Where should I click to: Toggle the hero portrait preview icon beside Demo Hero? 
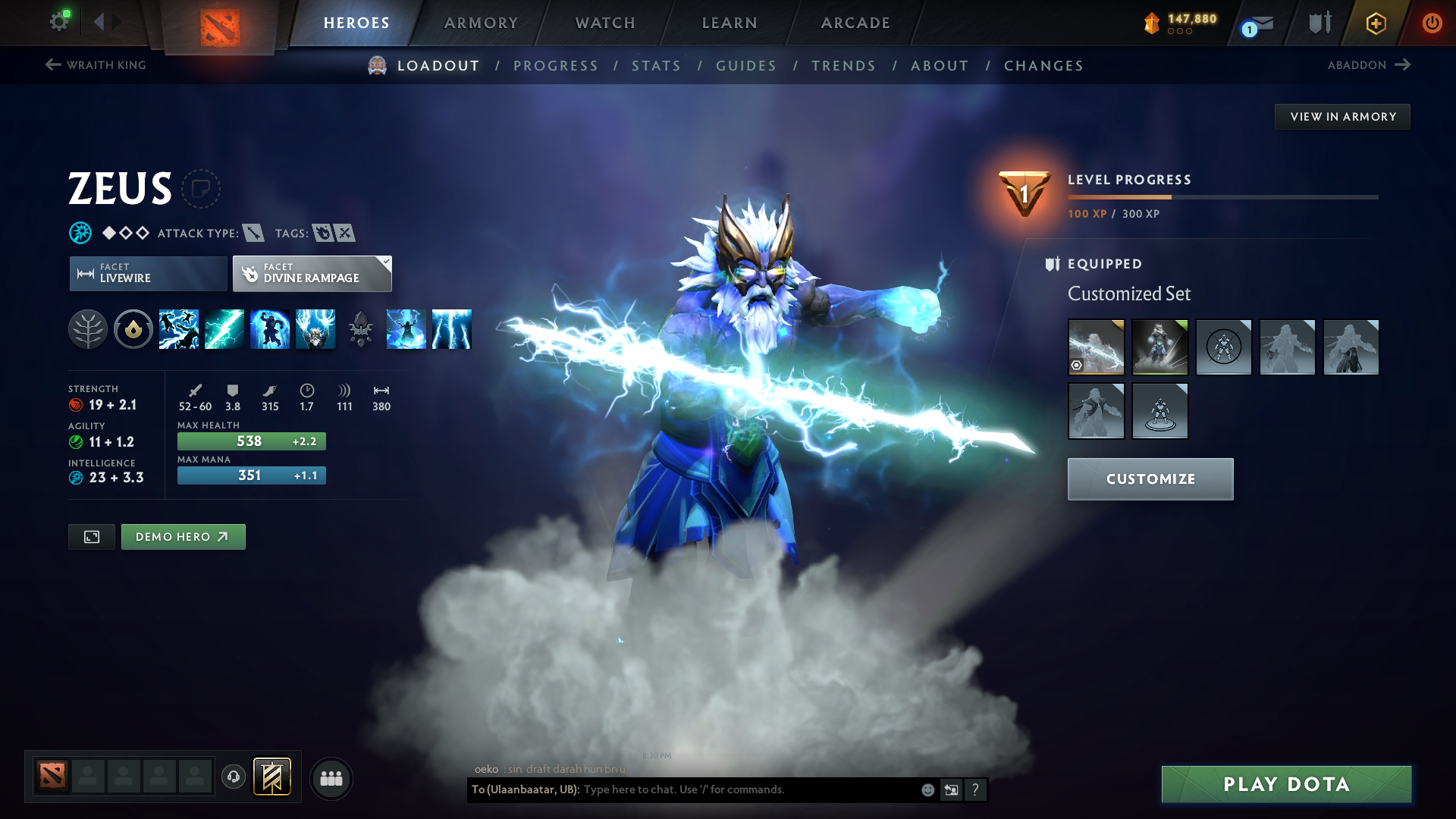point(91,536)
